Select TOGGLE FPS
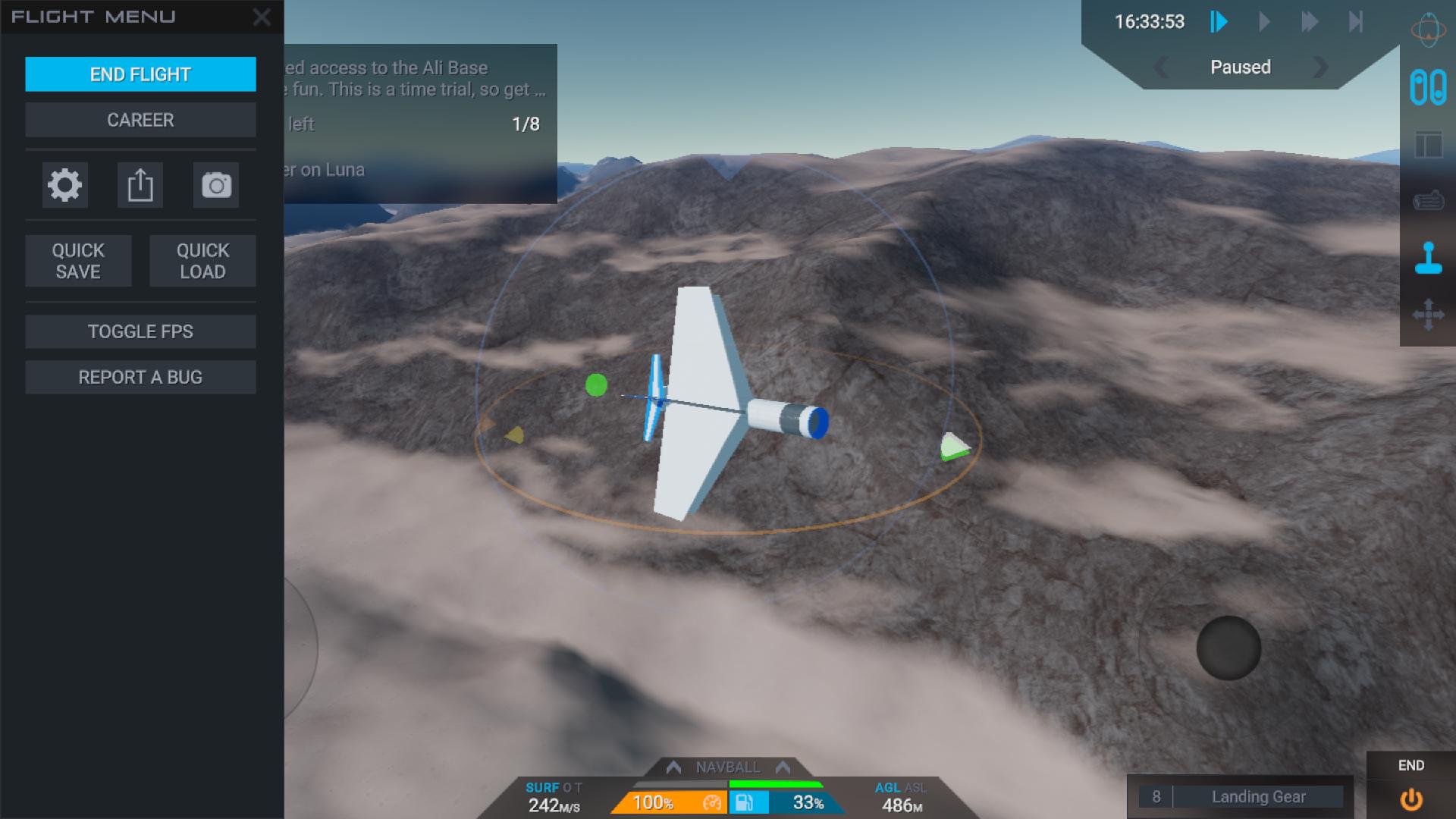Viewport: 1456px width, 819px height. coord(140,331)
